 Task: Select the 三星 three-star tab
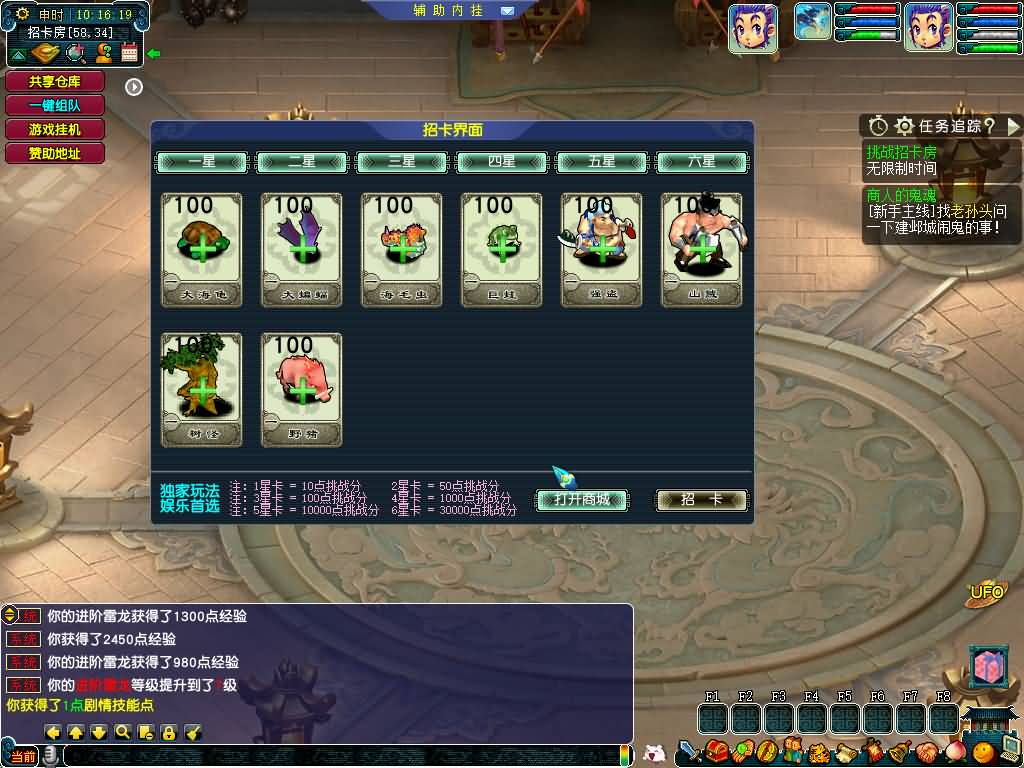tap(402, 162)
